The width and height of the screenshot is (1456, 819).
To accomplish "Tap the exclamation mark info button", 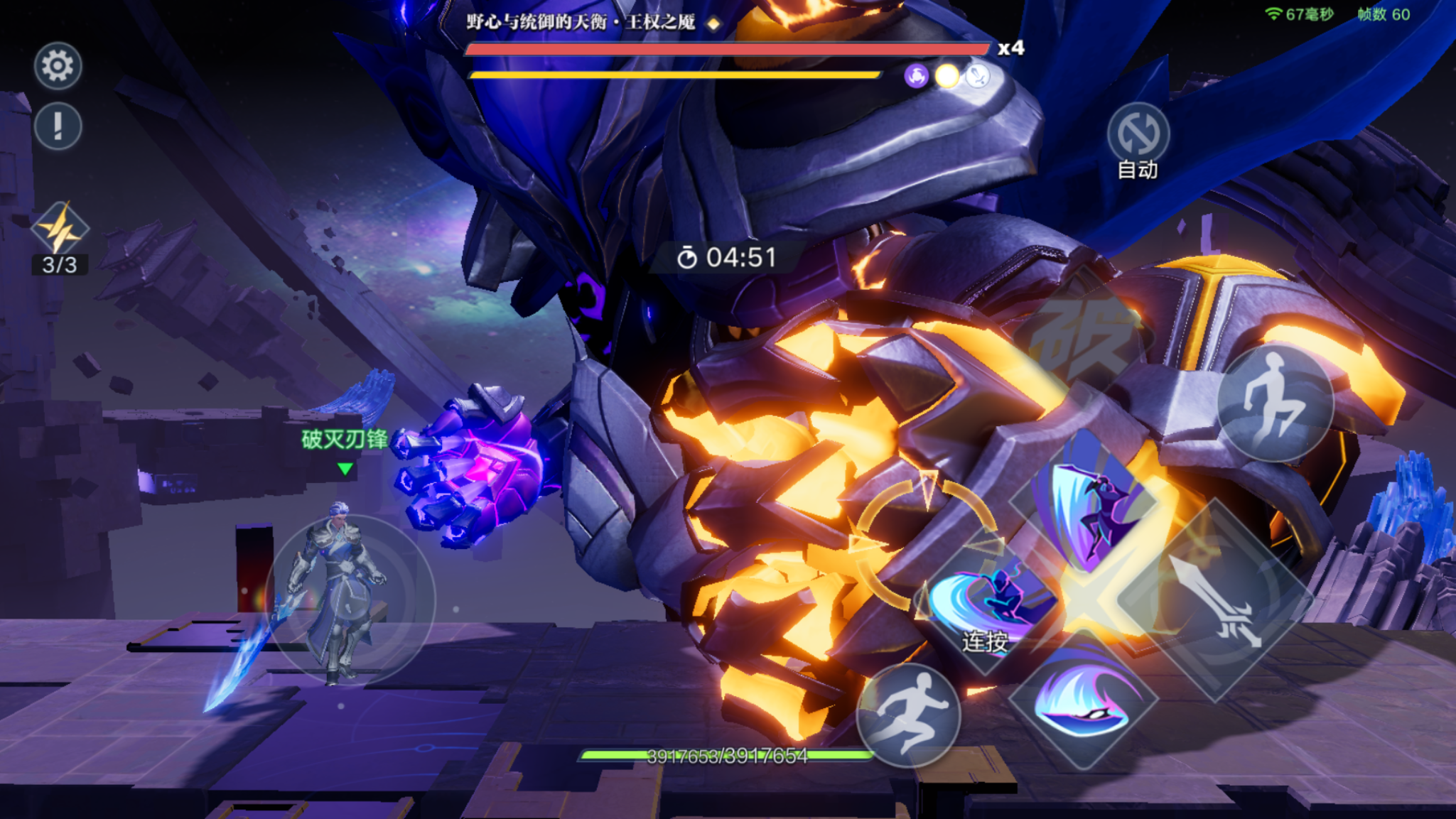I will pyautogui.click(x=58, y=126).
